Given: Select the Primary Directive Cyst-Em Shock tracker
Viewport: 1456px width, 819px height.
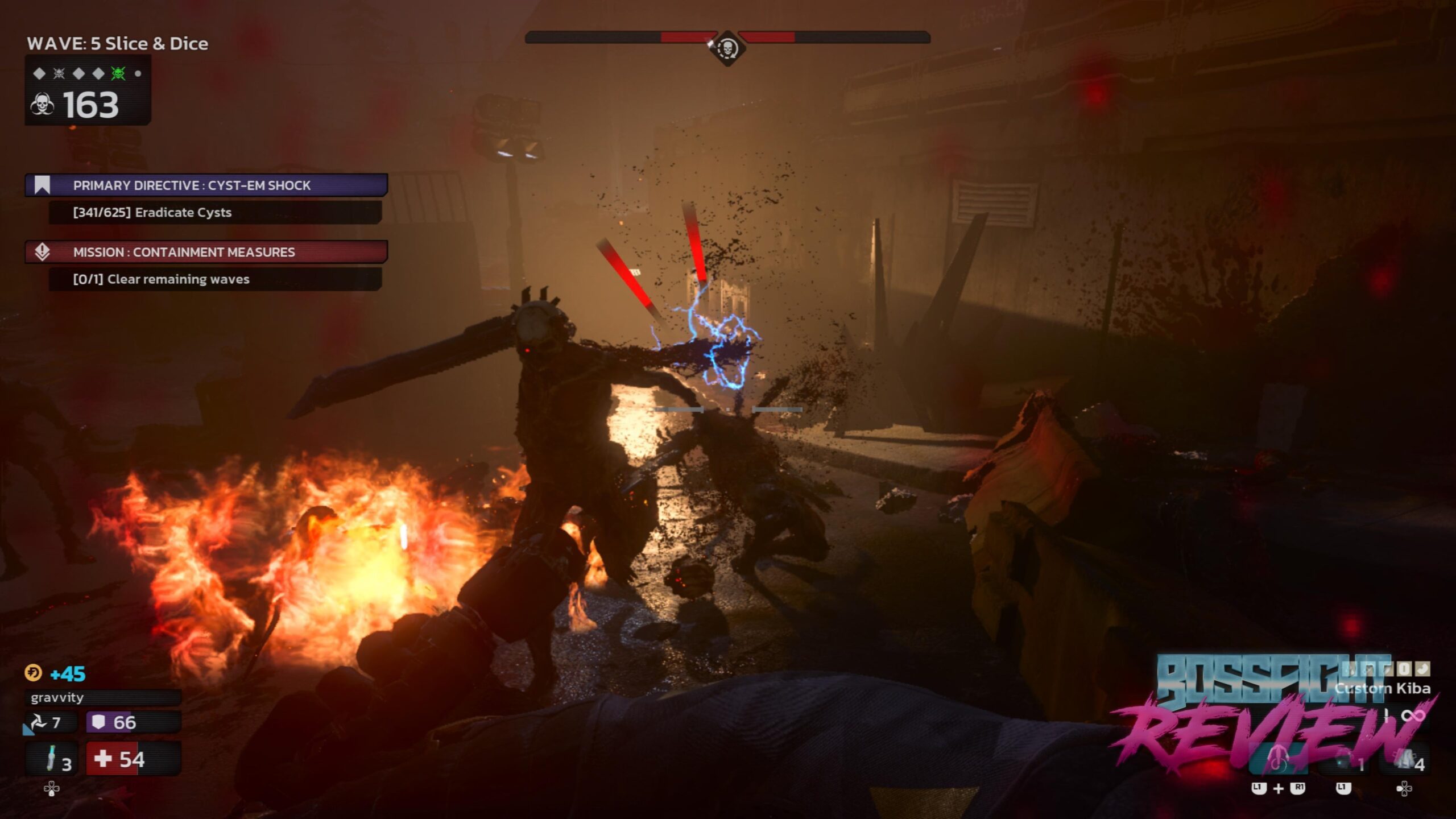Looking at the screenshot, I should coord(206,185).
